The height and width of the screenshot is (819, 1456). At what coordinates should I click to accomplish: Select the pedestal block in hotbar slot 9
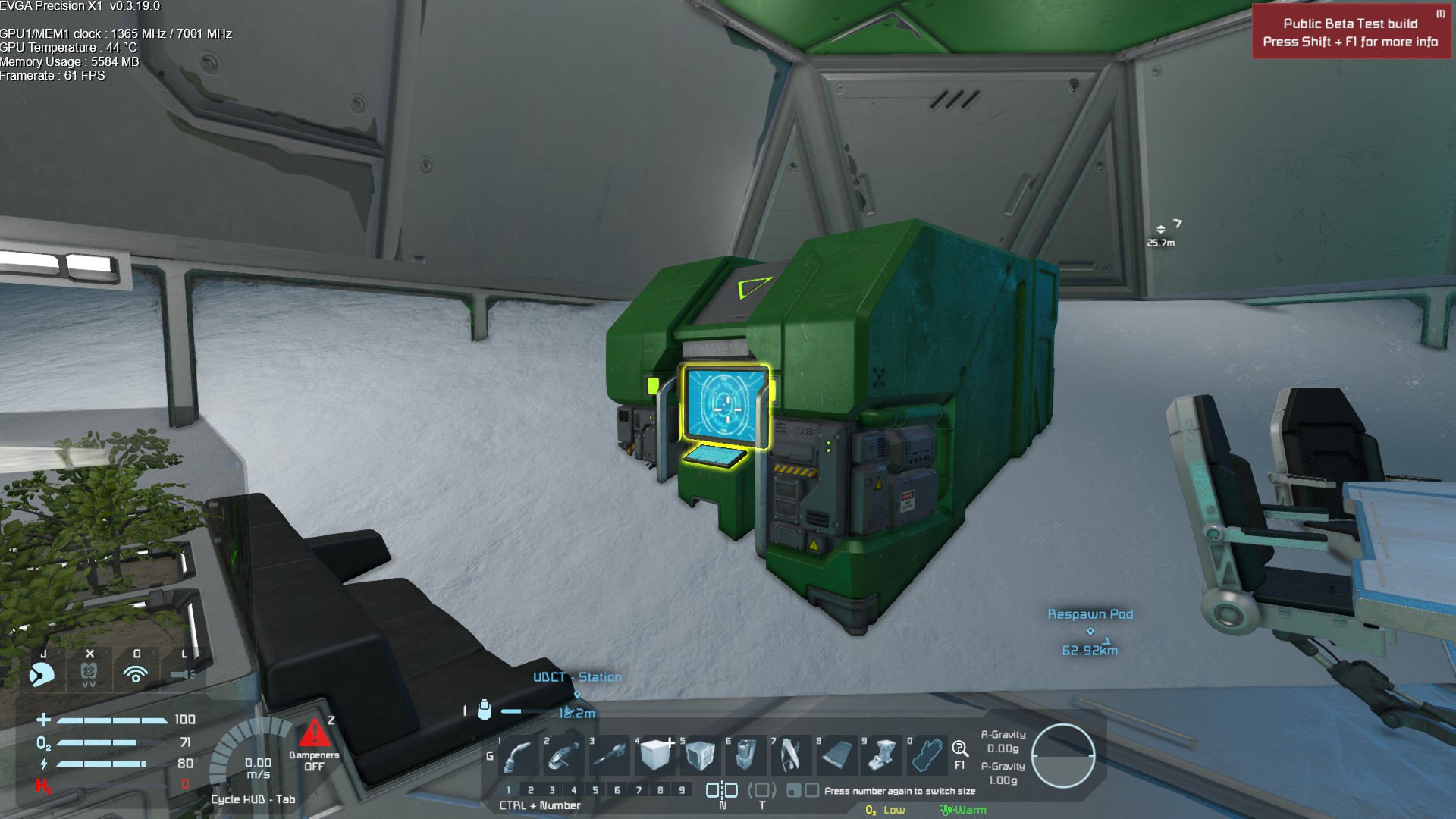point(882,755)
